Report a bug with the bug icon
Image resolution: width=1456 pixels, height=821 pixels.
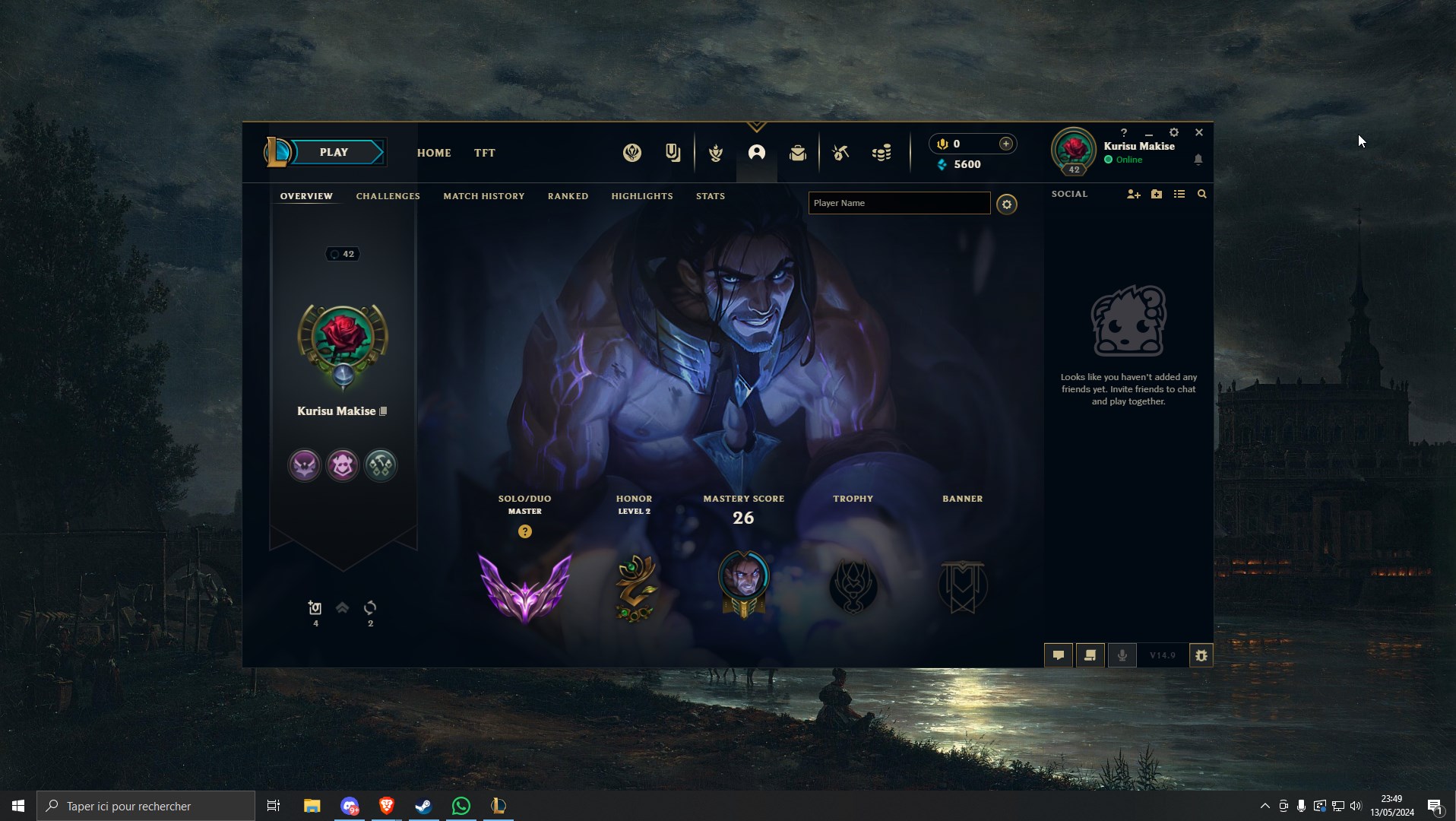pos(1201,655)
